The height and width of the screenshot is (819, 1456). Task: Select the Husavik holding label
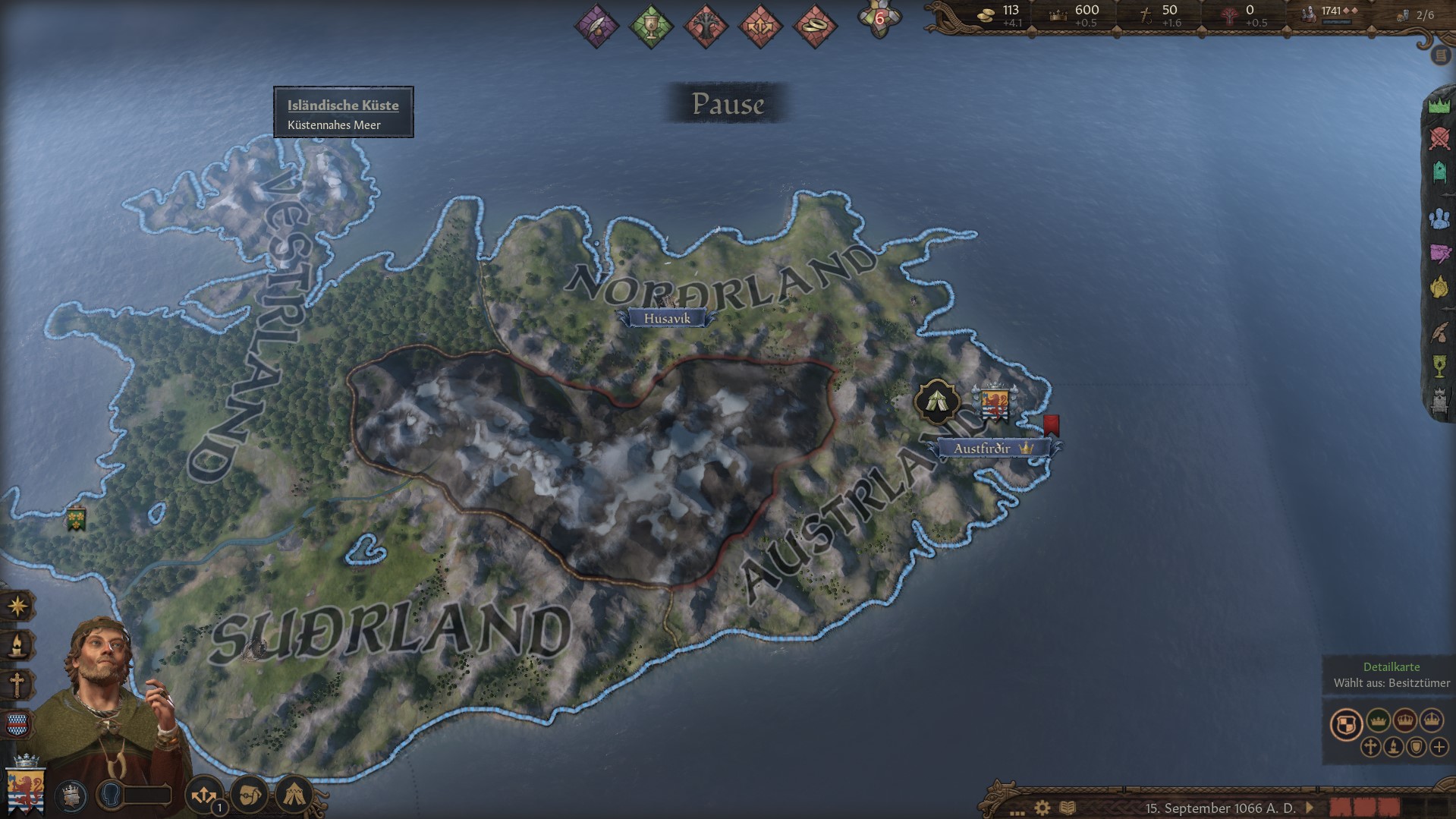coord(667,318)
